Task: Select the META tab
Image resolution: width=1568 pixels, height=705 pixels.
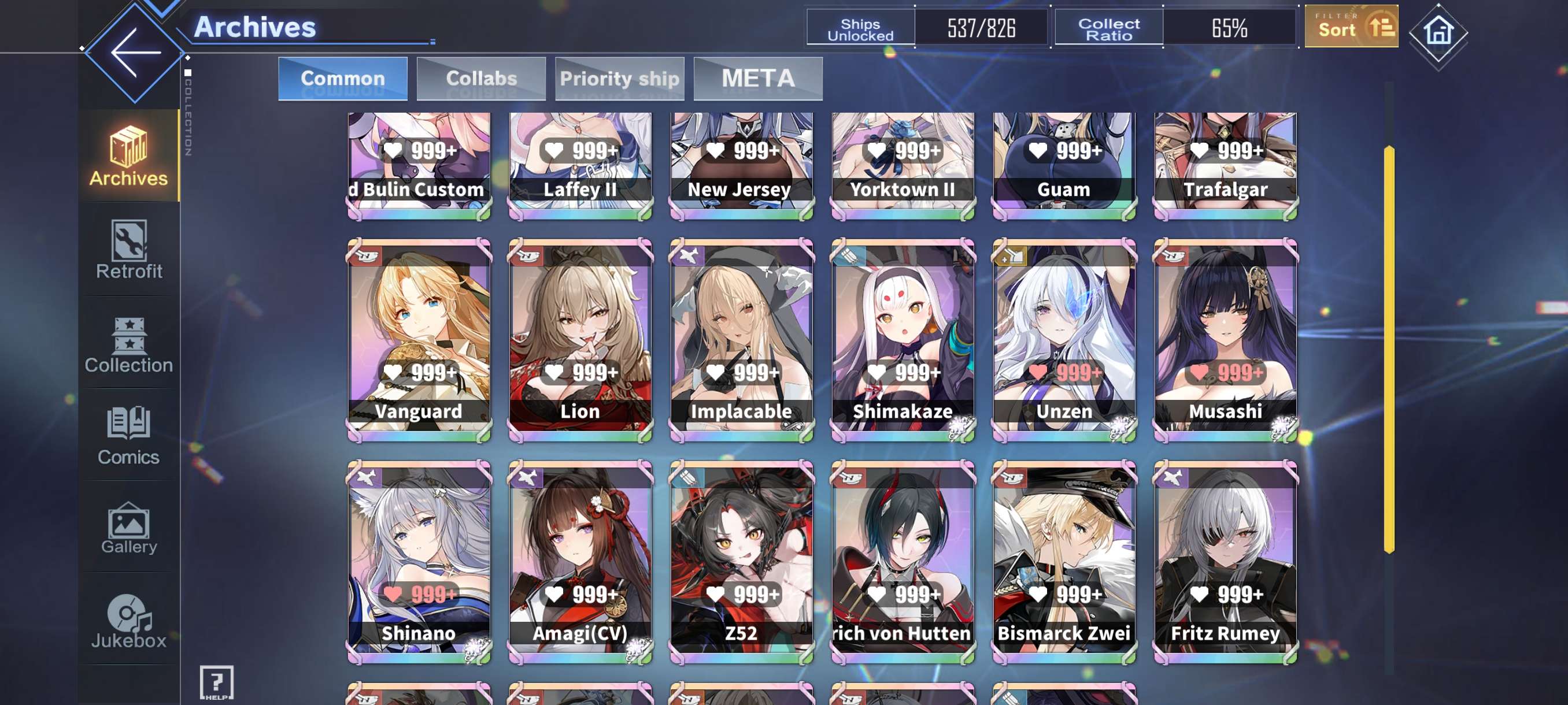Action: 758,79
